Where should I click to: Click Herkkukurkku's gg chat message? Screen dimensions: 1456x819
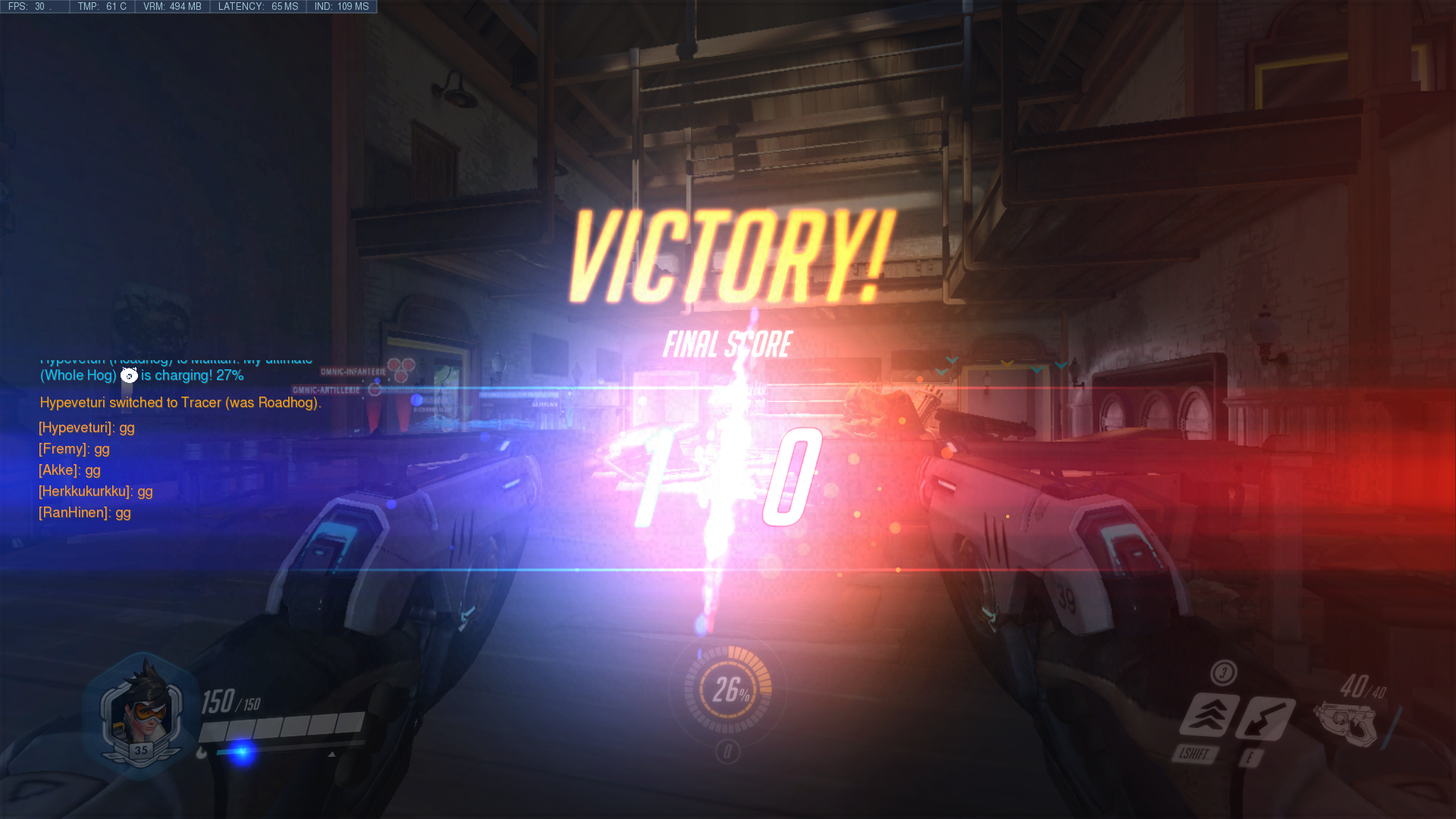click(96, 491)
